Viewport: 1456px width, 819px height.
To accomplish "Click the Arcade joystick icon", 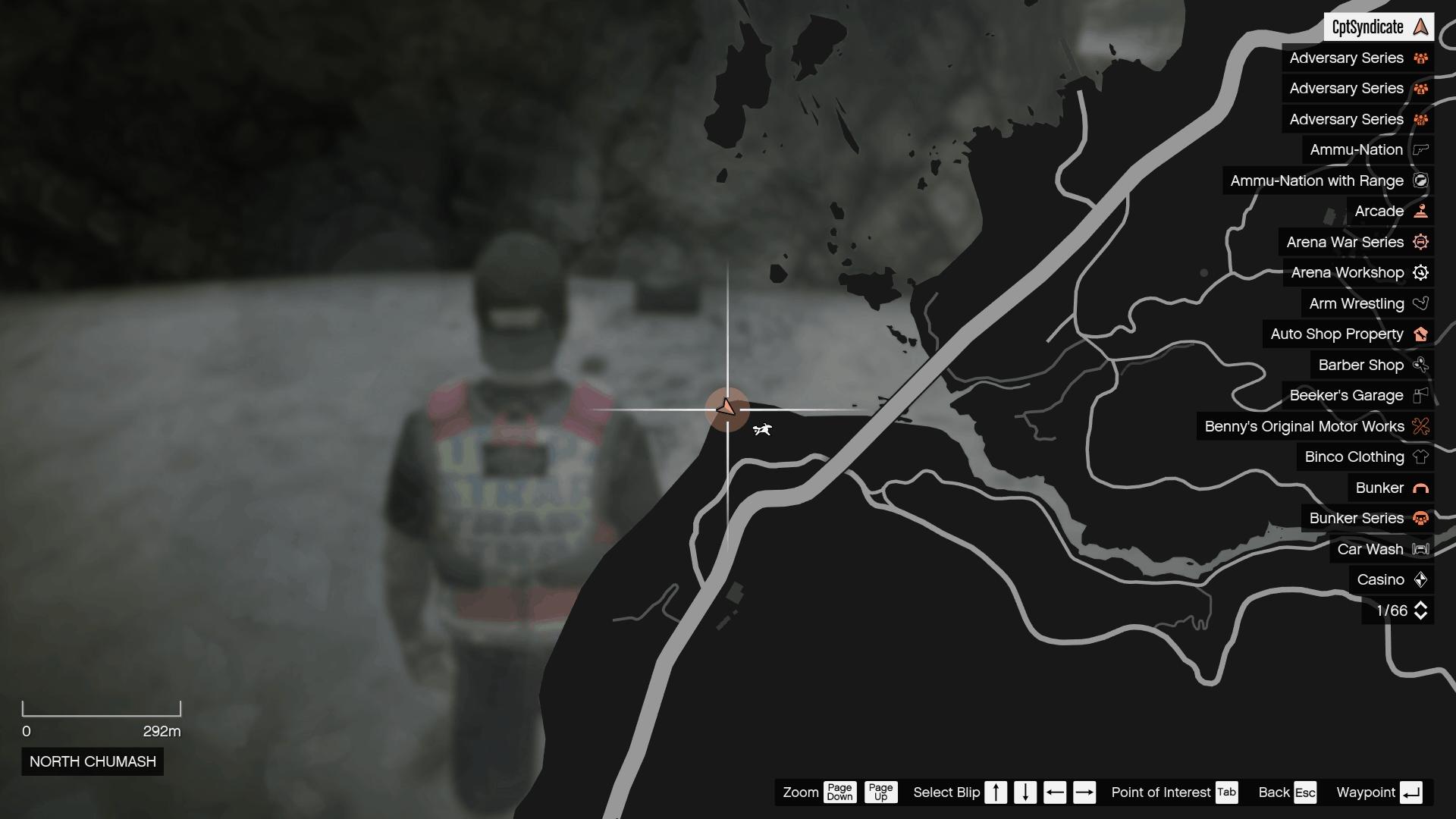I will tap(1420, 211).
